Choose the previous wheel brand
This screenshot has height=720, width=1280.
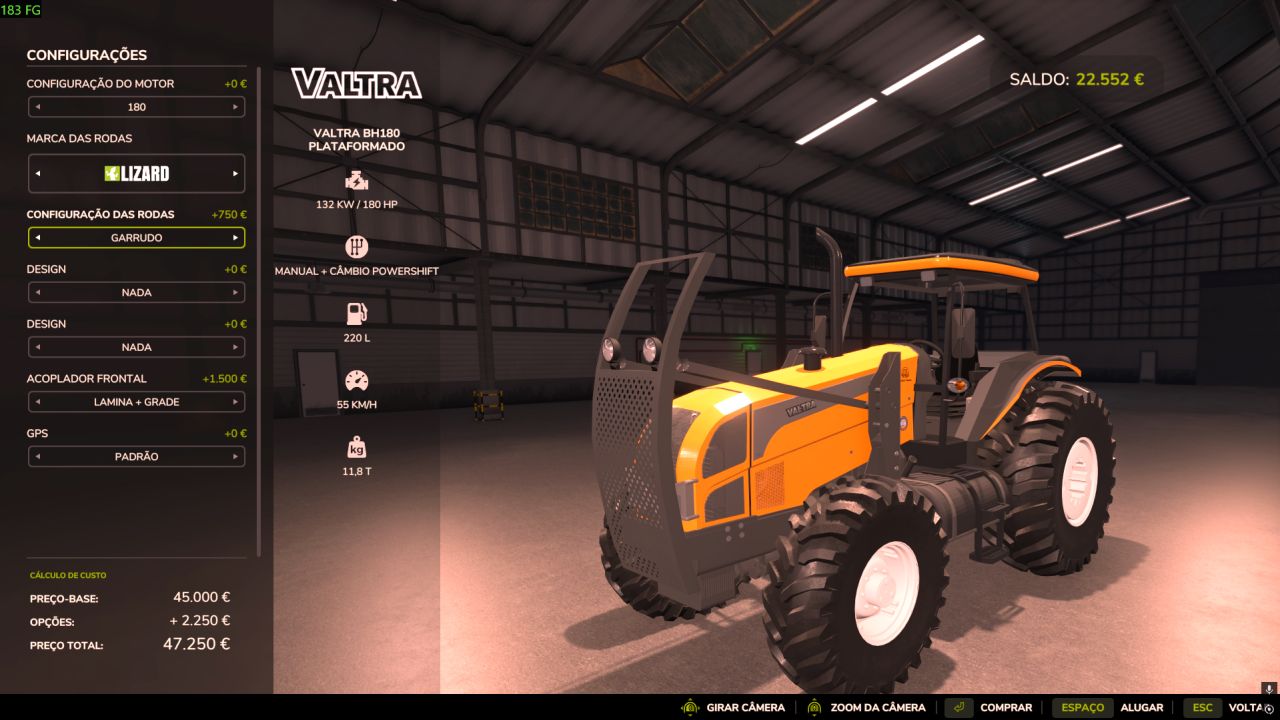point(37,173)
